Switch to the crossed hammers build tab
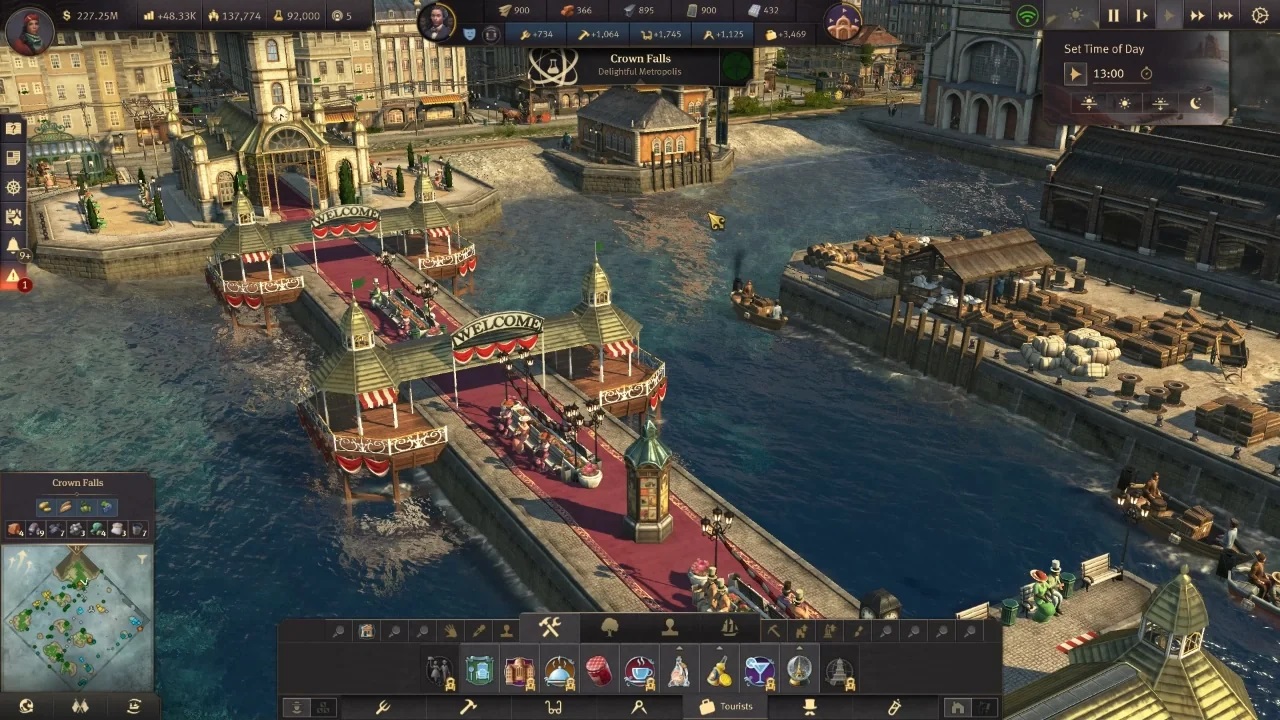1280x720 pixels. 550,628
